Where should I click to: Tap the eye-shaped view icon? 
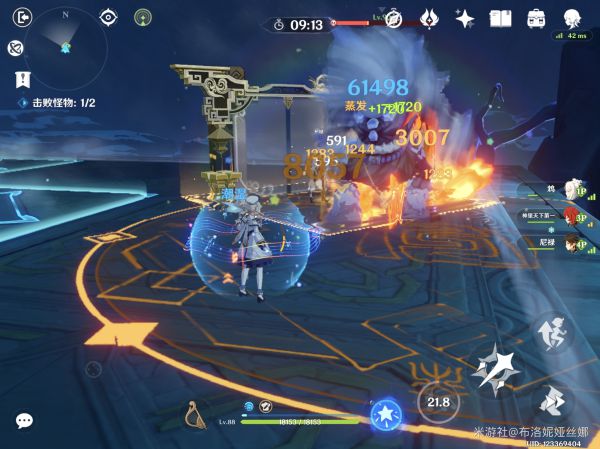tap(109, 17)
